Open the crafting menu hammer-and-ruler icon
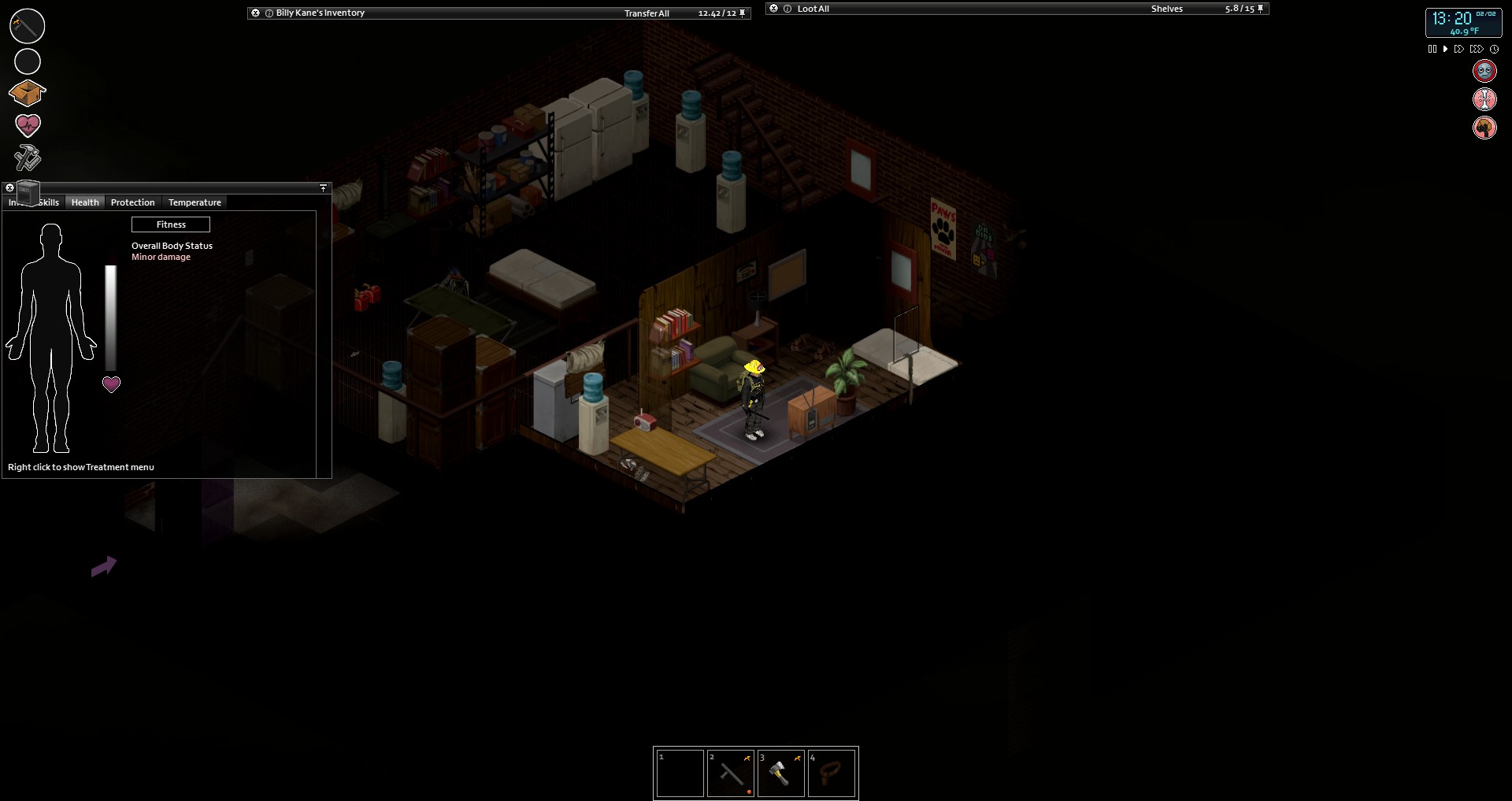The height and width of the screenshot is (801, 1512). (x=26, y=158)
